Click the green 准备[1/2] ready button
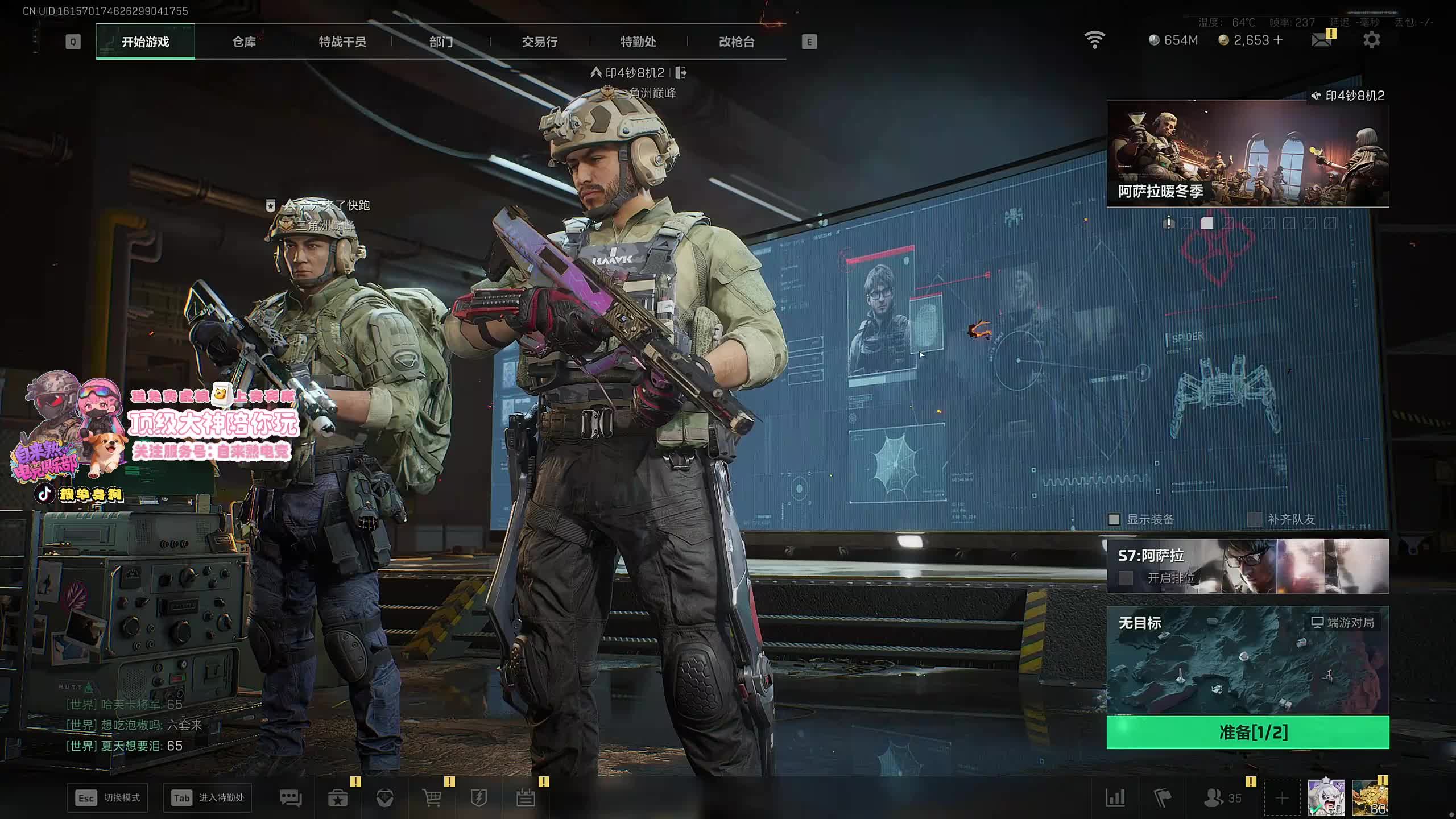Screen dimensions: 1456x819 tap(1247, 732)
